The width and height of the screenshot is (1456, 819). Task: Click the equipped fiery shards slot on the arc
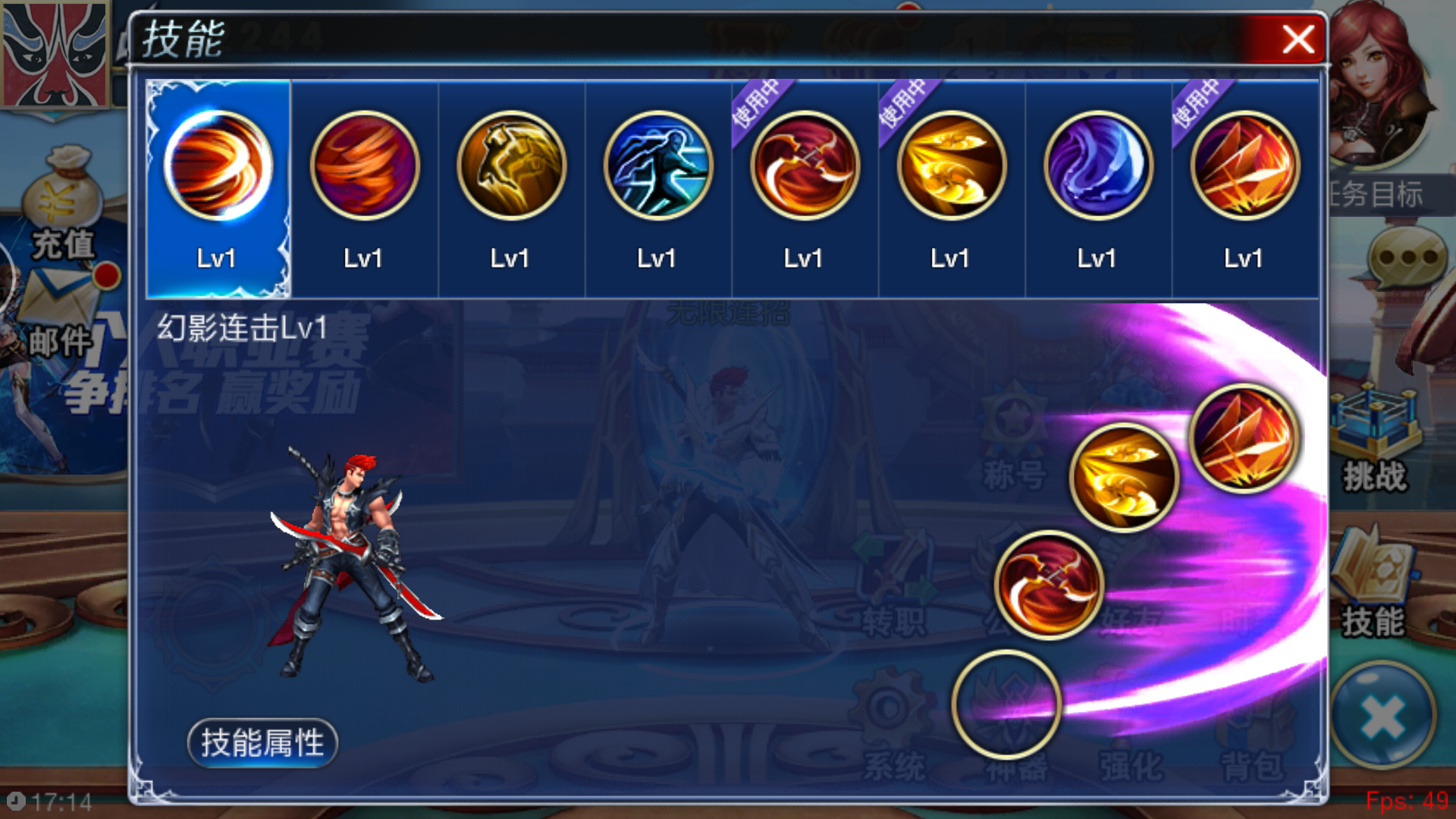coord(1244,438)
